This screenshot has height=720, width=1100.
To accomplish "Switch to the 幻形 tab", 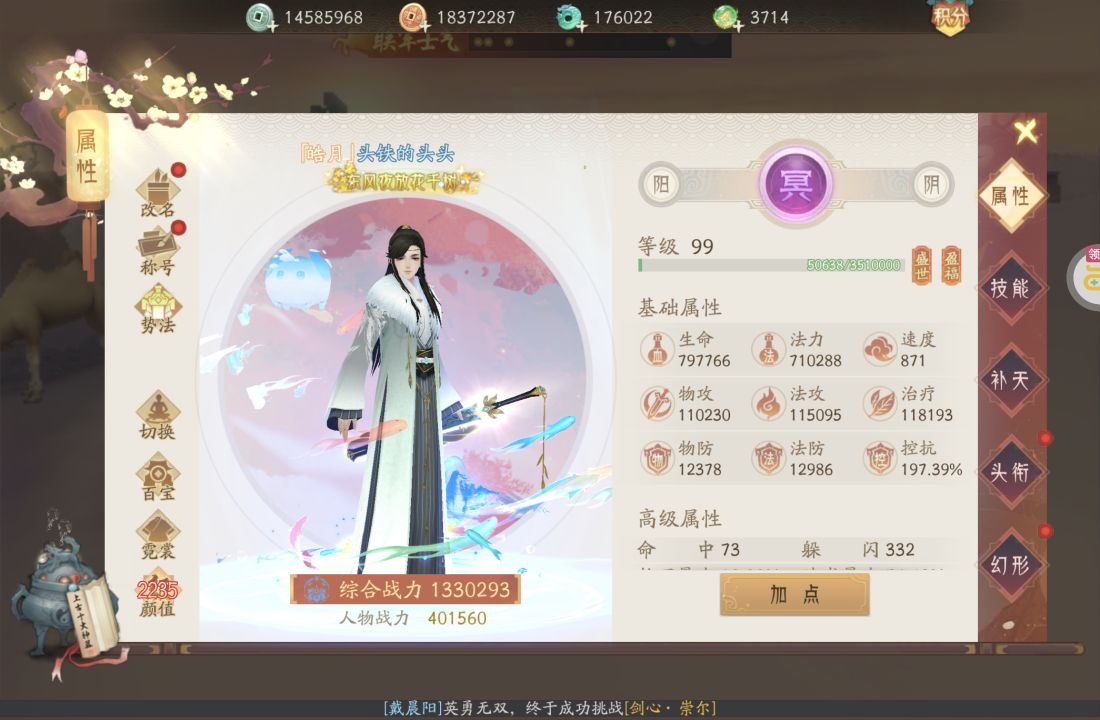I will (x=1010, y=564).
